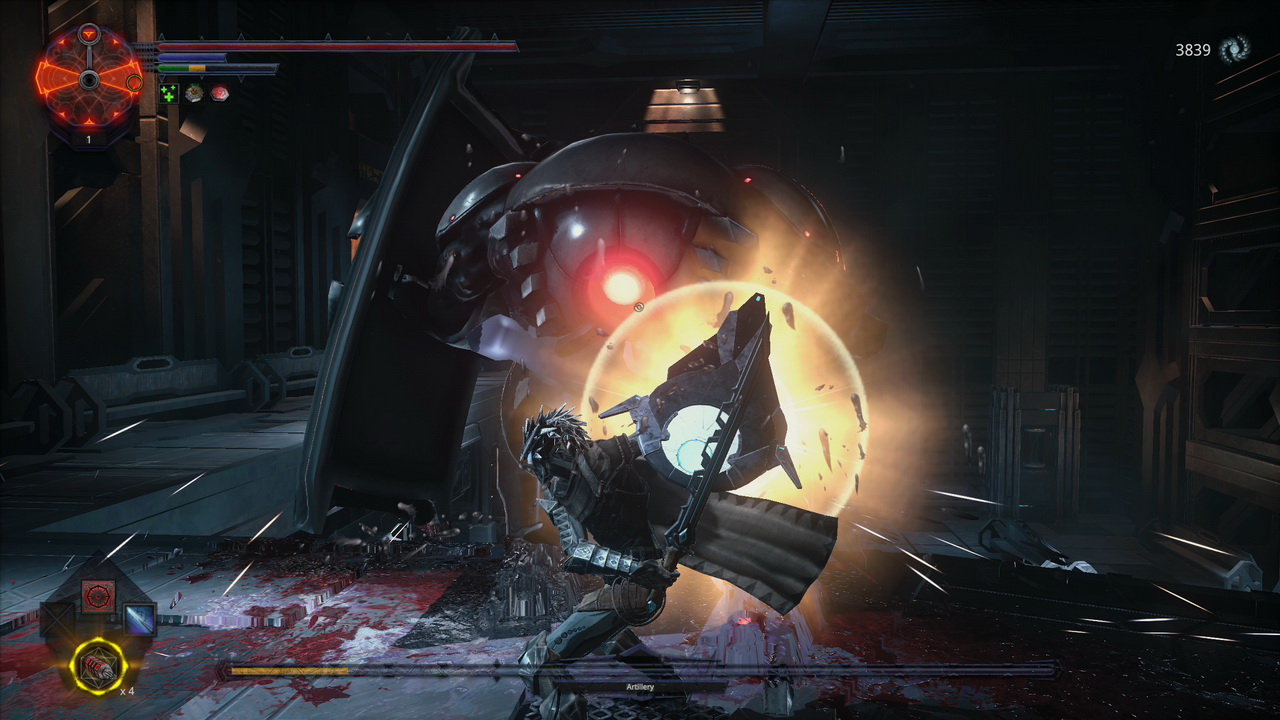Check the red hexagon status icon
This screenshot has height=720, width=1280.
[x=219, y=93]
